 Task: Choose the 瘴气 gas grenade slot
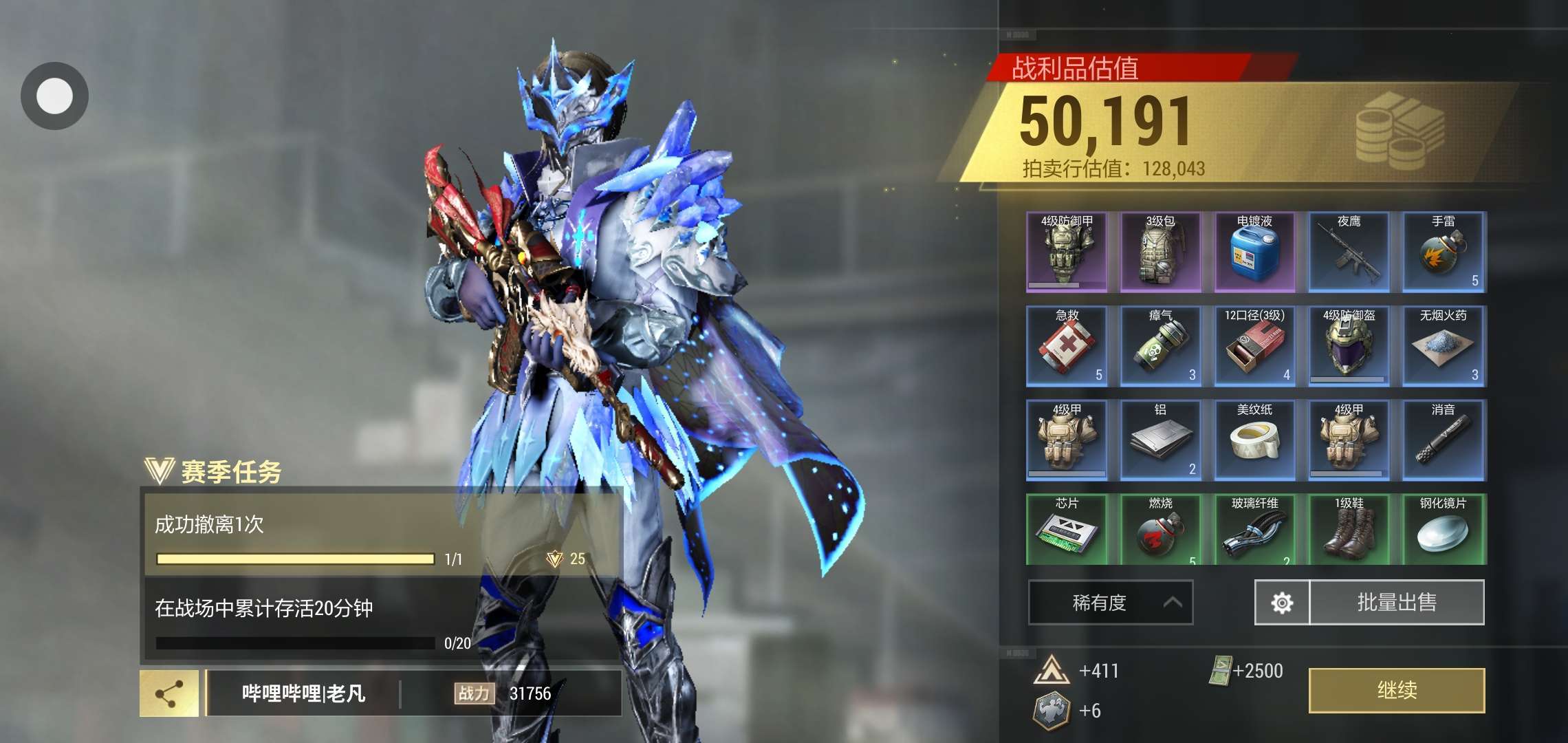point(1161,346)
